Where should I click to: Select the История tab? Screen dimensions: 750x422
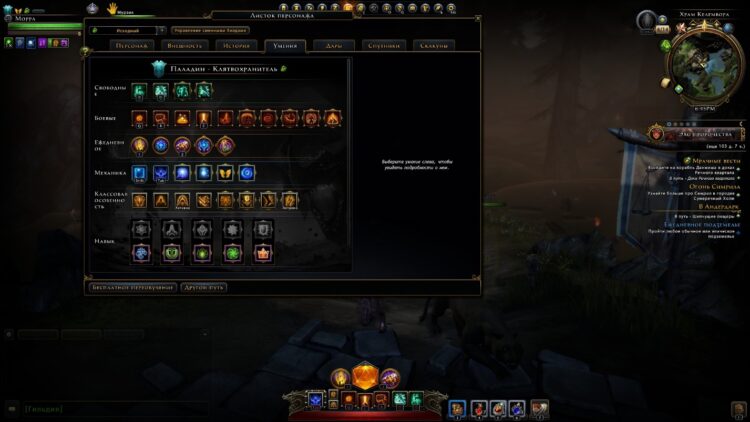pyautogui.click(x=236, y=46)
